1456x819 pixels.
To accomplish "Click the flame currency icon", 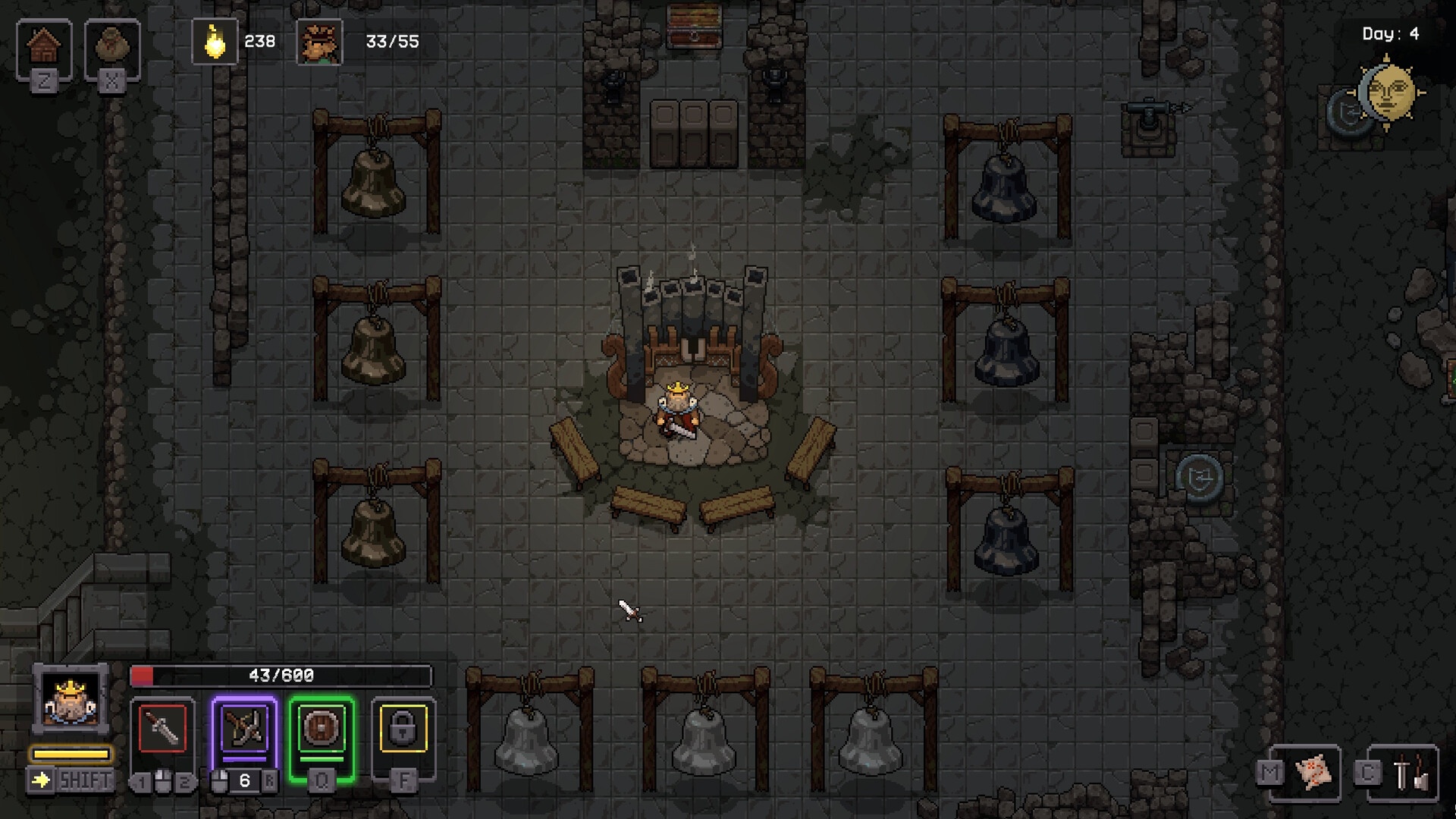I will [215, 42].
